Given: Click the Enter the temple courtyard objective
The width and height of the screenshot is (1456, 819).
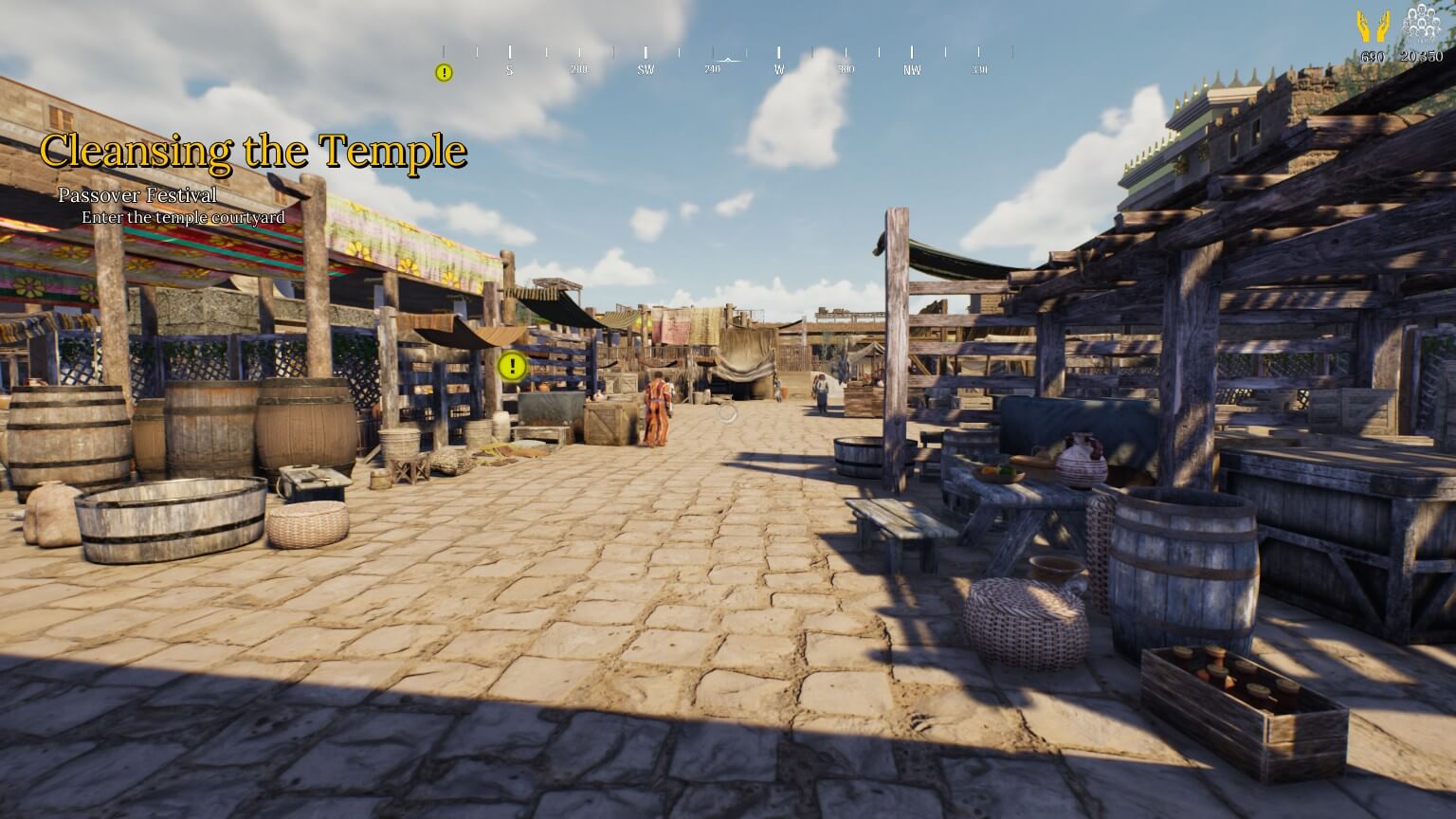Looking at the screenshot, I should coord(184,217).
